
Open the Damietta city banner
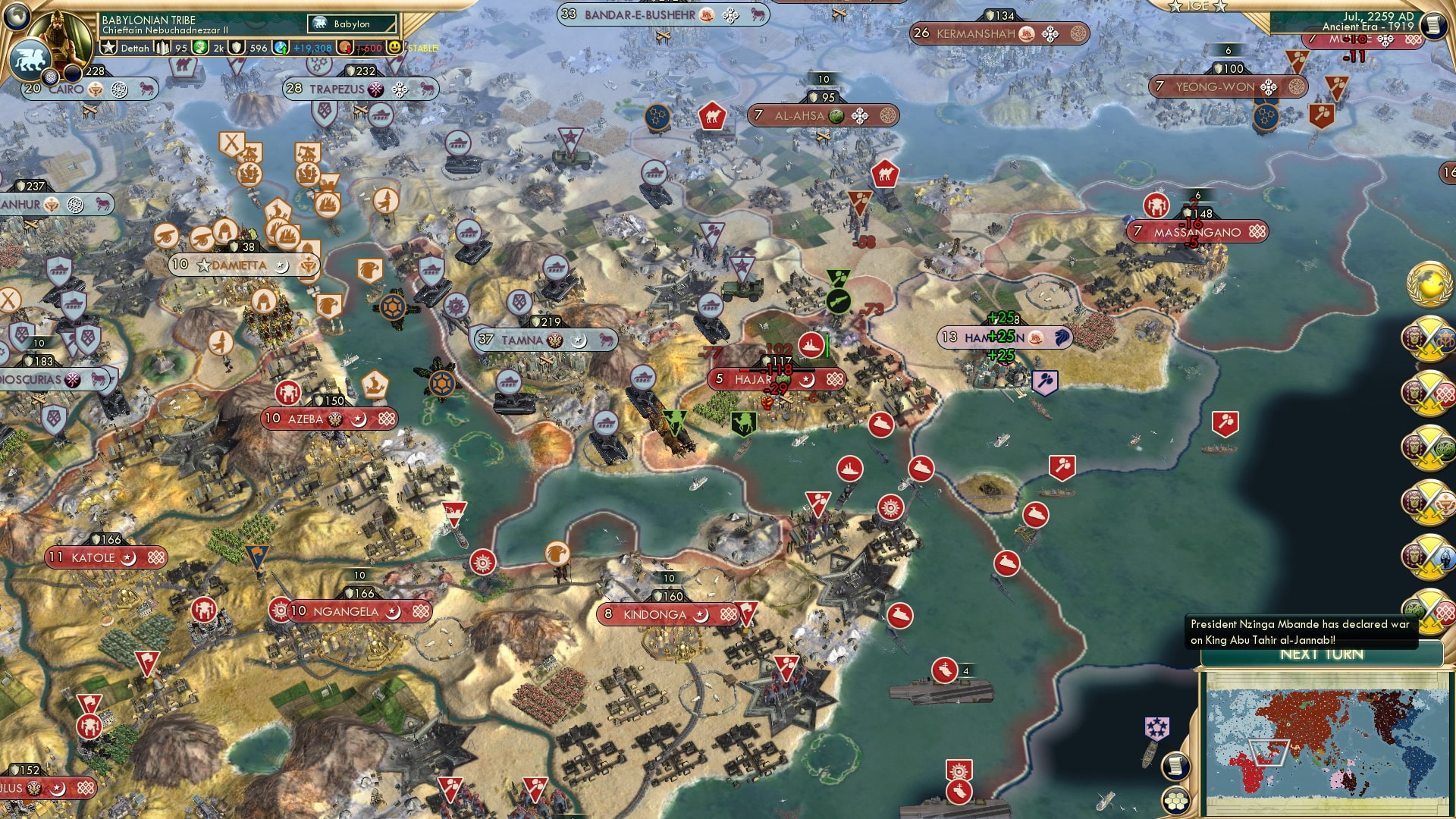(240, 265)
